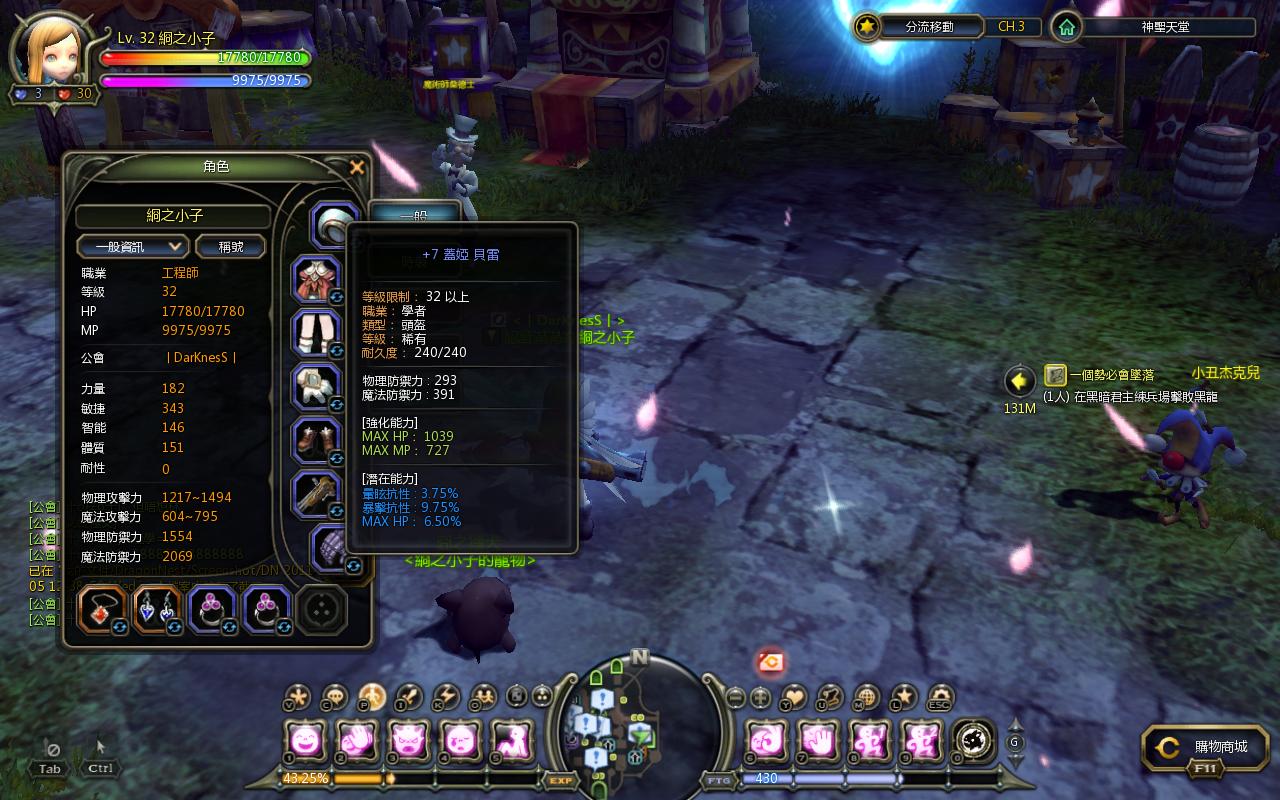Select the white pants equipment slot
The width and height of the screenshot is (1280, 800).
click(x=317, y=333)
